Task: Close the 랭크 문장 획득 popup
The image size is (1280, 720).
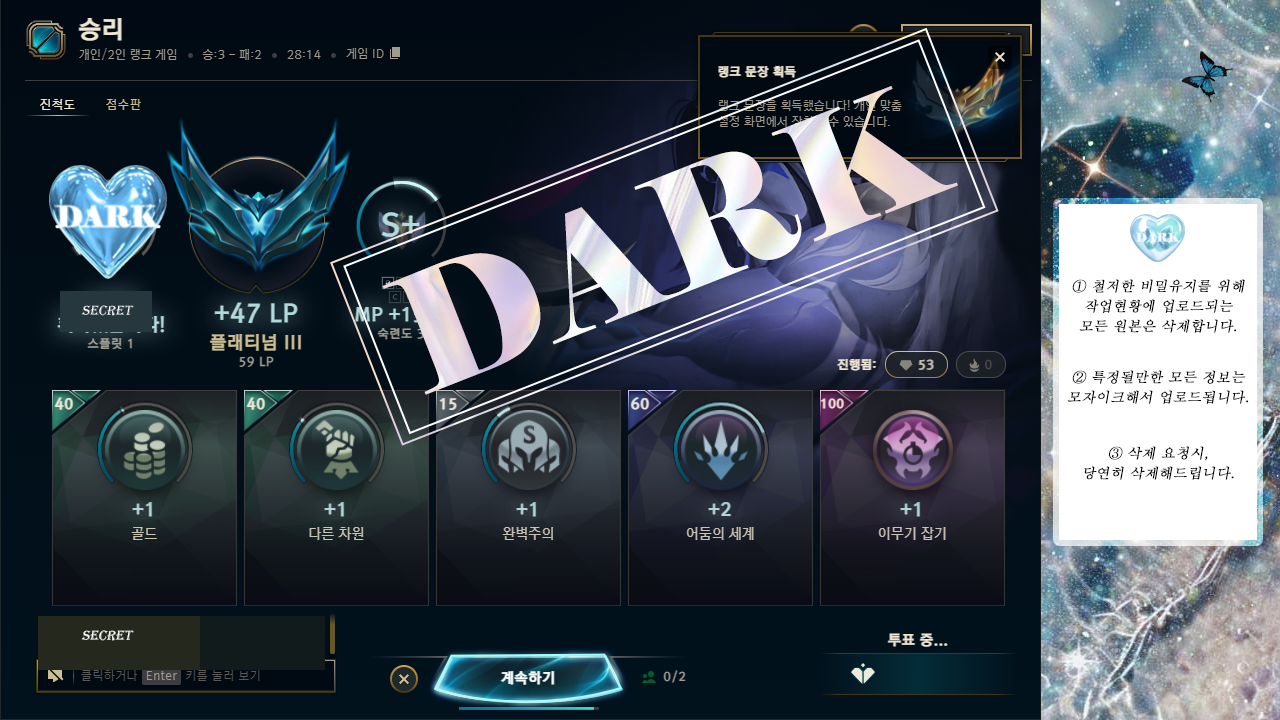Action: (999, 56)
